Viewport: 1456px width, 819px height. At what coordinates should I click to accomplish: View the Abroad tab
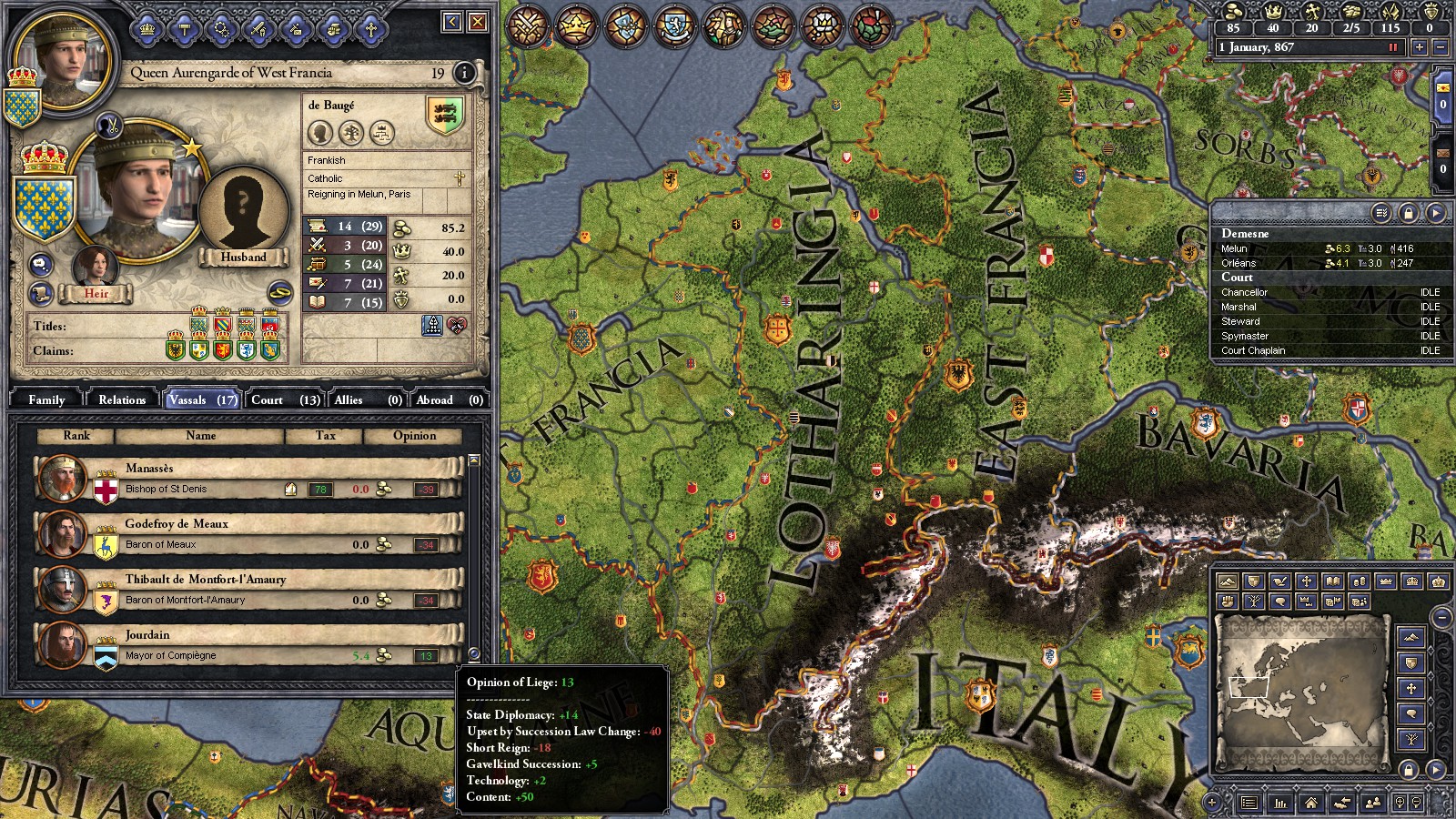coord(450,399)
